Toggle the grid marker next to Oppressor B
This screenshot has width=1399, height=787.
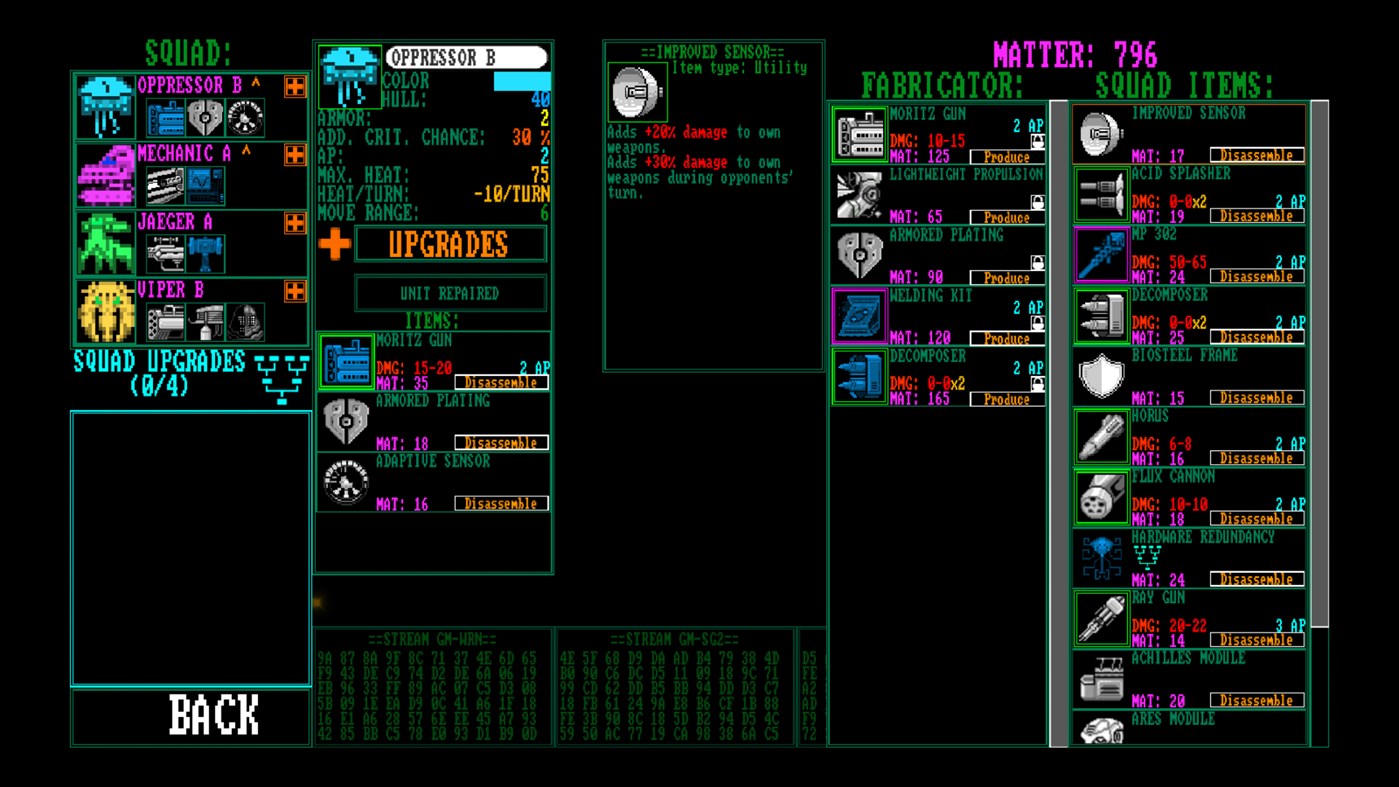293,86
